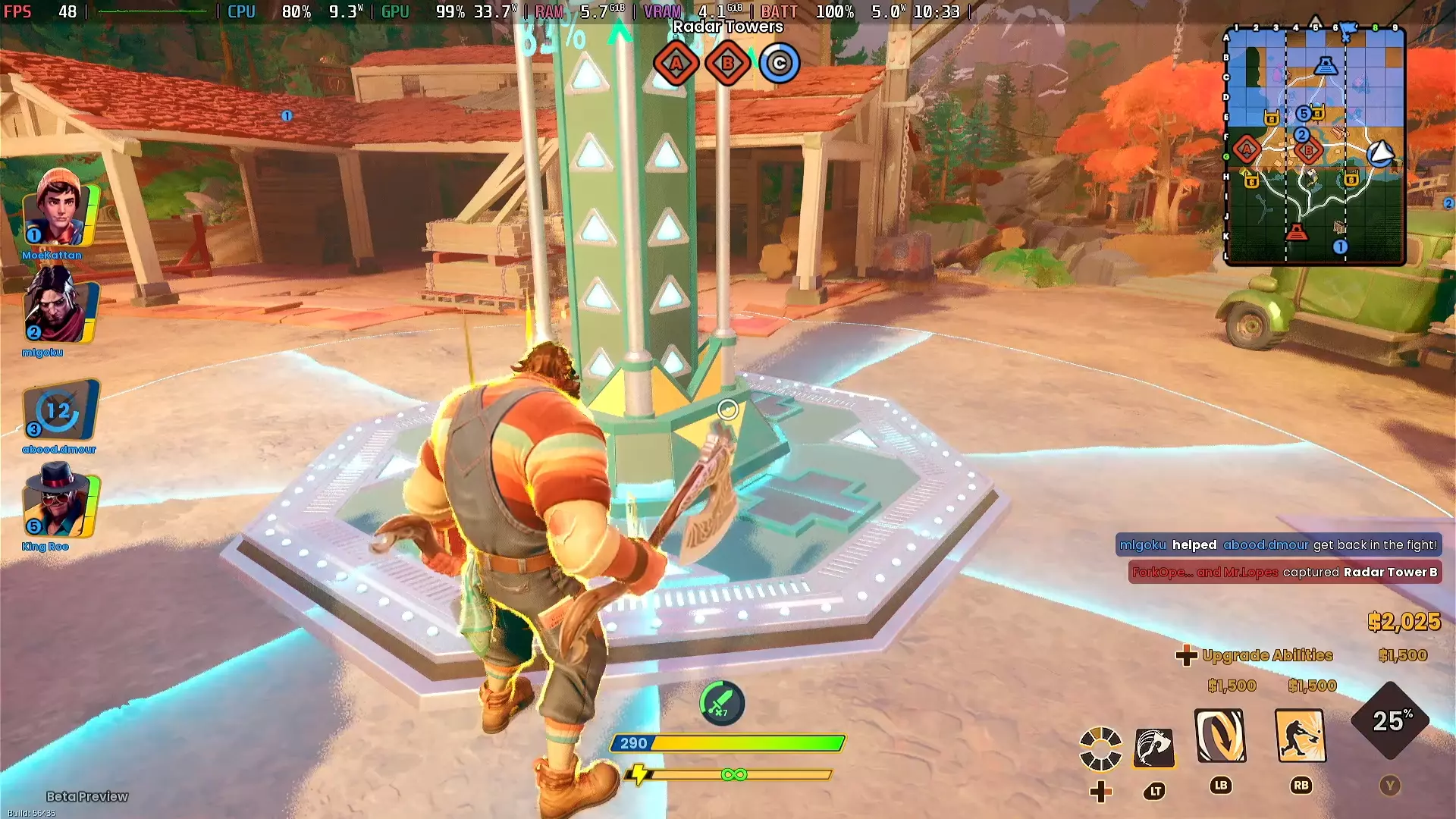
Task: Select the red team base marker on minimap
Action: (1297, 232)
